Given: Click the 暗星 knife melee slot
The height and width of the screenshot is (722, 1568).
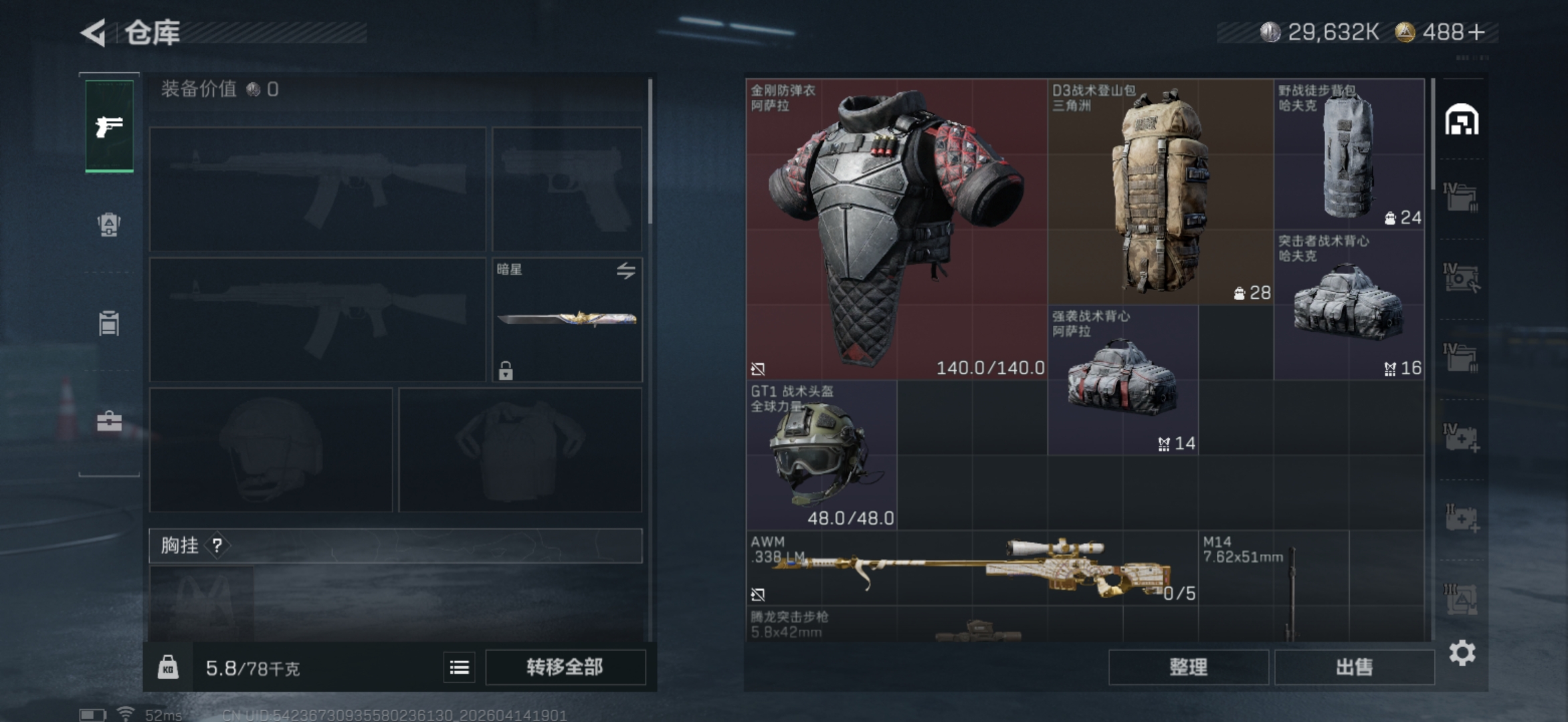Looking at the screenshot, I should [567, 320].
